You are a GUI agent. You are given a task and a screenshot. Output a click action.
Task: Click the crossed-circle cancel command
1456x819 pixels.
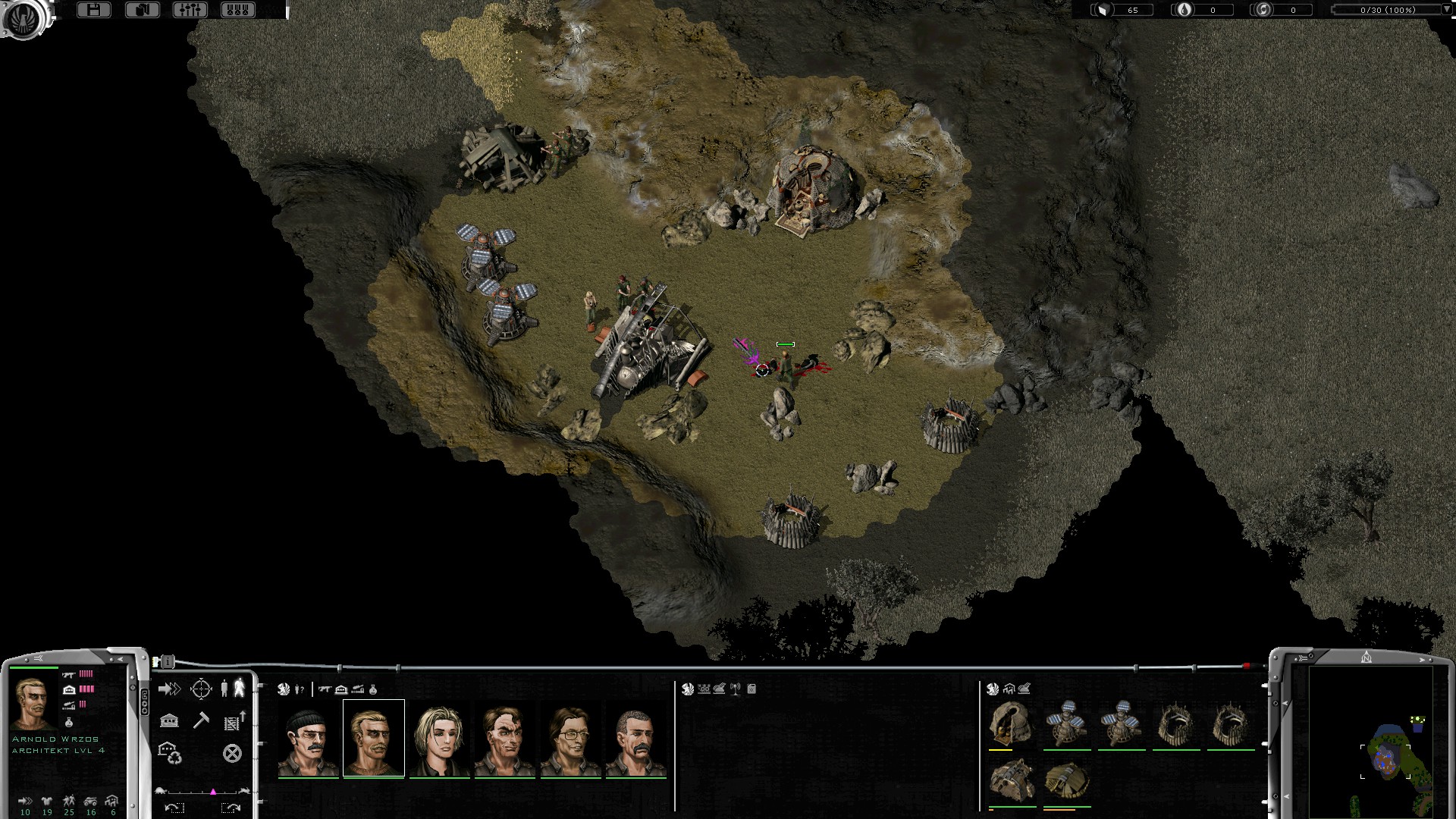coord(232,753)
